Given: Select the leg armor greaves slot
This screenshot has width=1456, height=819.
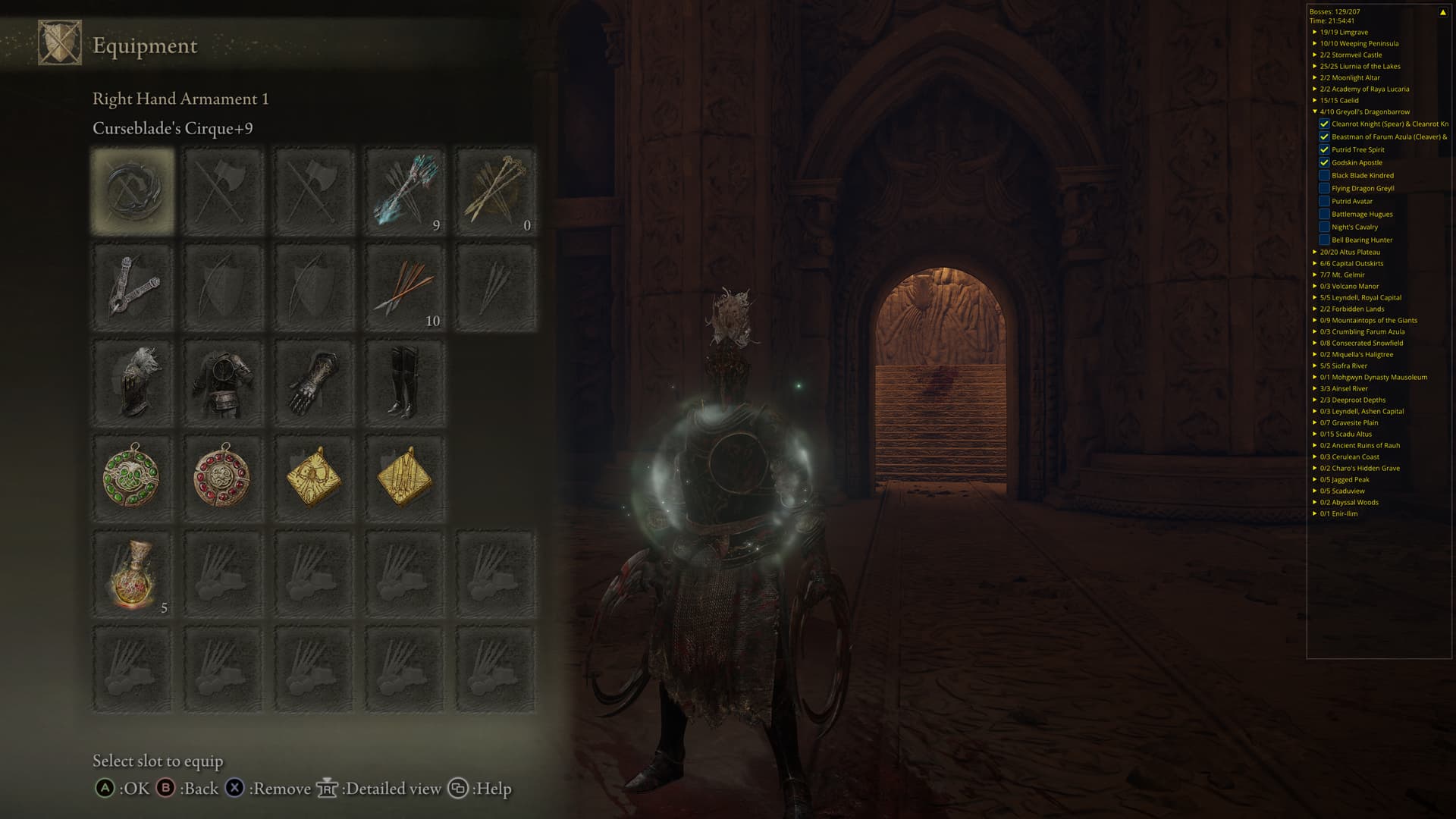Looking at the screenshot, I should (x=404, y=383).
